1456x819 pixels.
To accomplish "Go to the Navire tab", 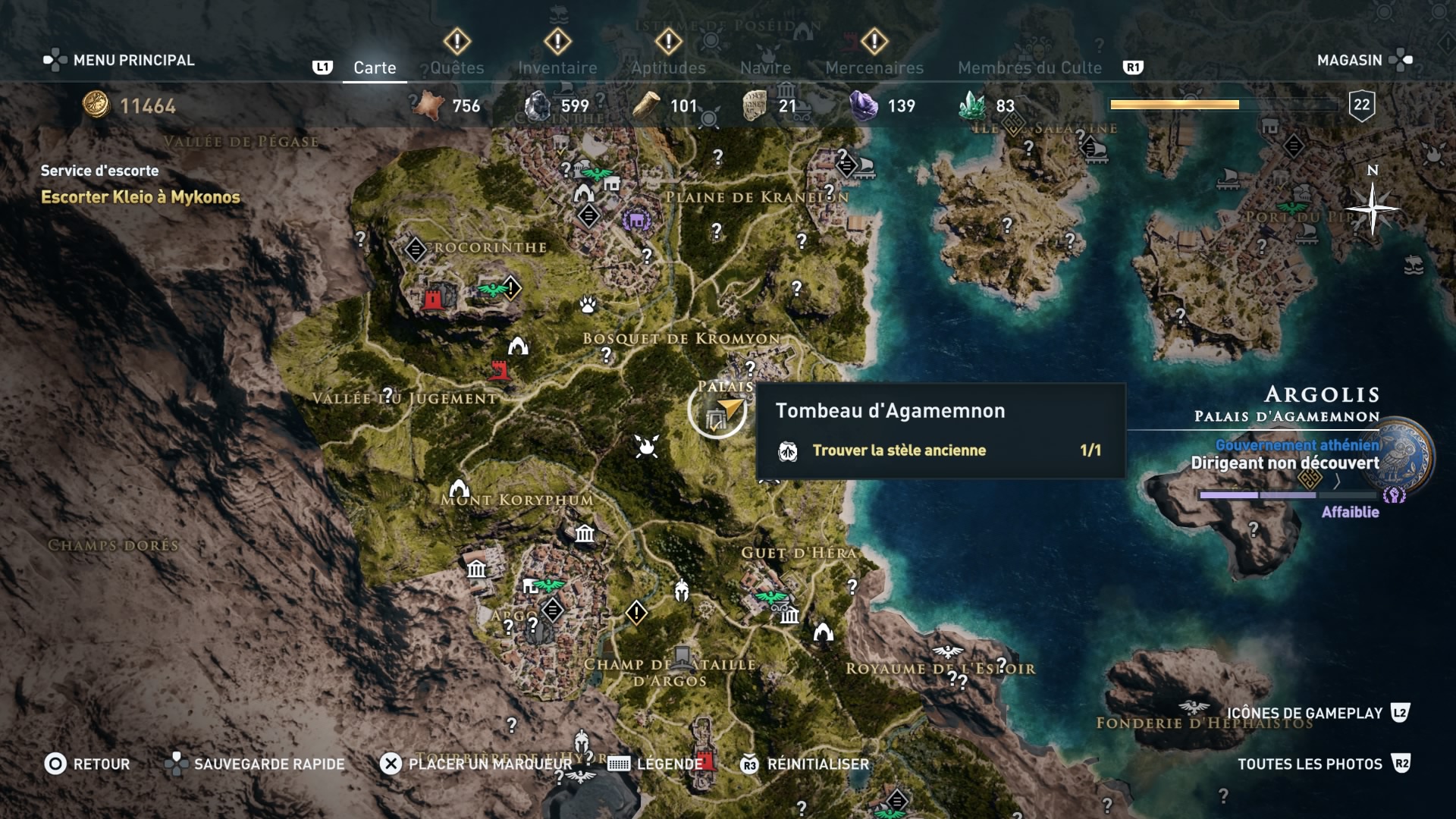I will point(765,67).
